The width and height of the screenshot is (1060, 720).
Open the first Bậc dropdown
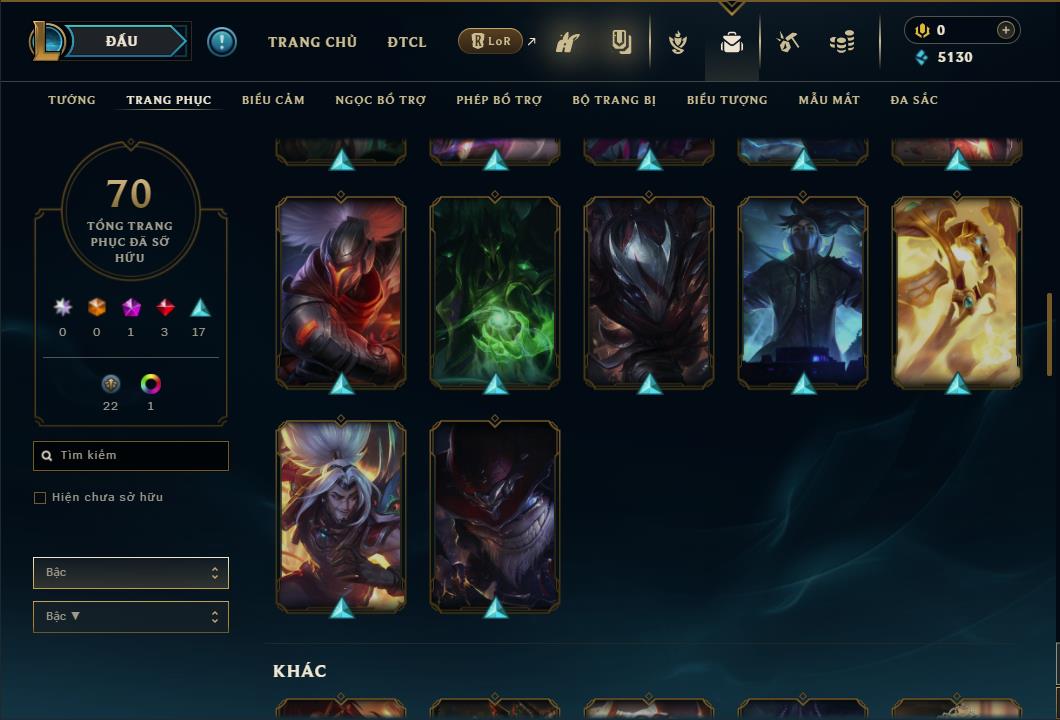[131, 573]
